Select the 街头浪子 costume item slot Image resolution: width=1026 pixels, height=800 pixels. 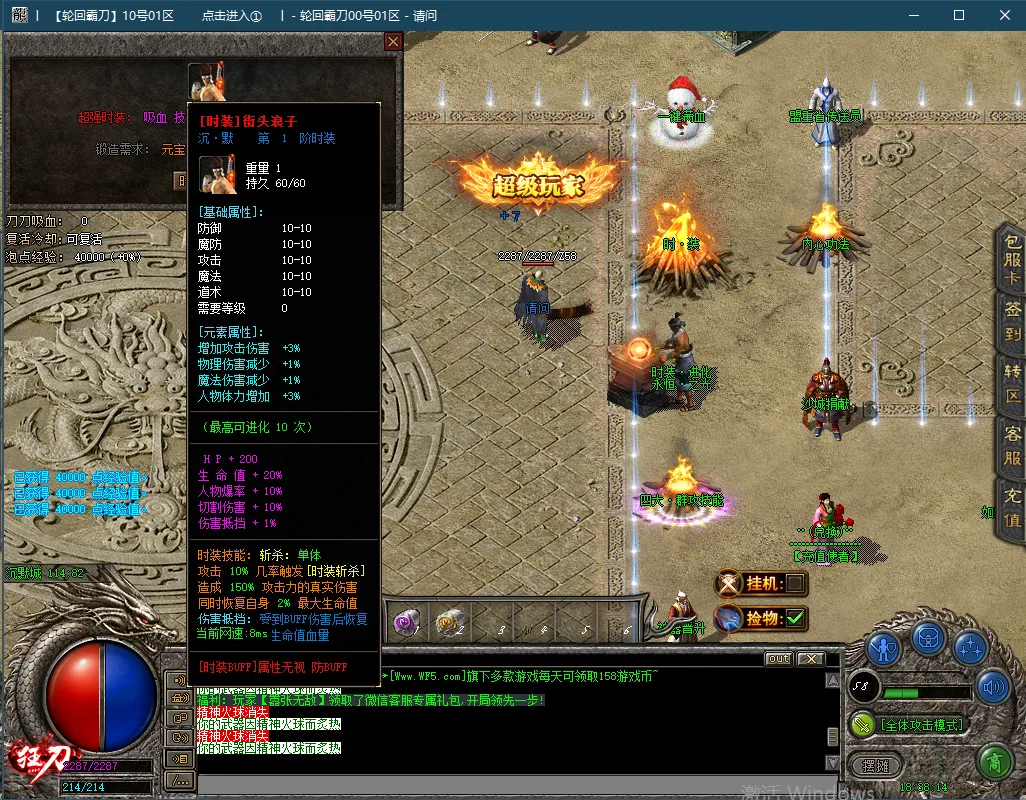[206, 81]
